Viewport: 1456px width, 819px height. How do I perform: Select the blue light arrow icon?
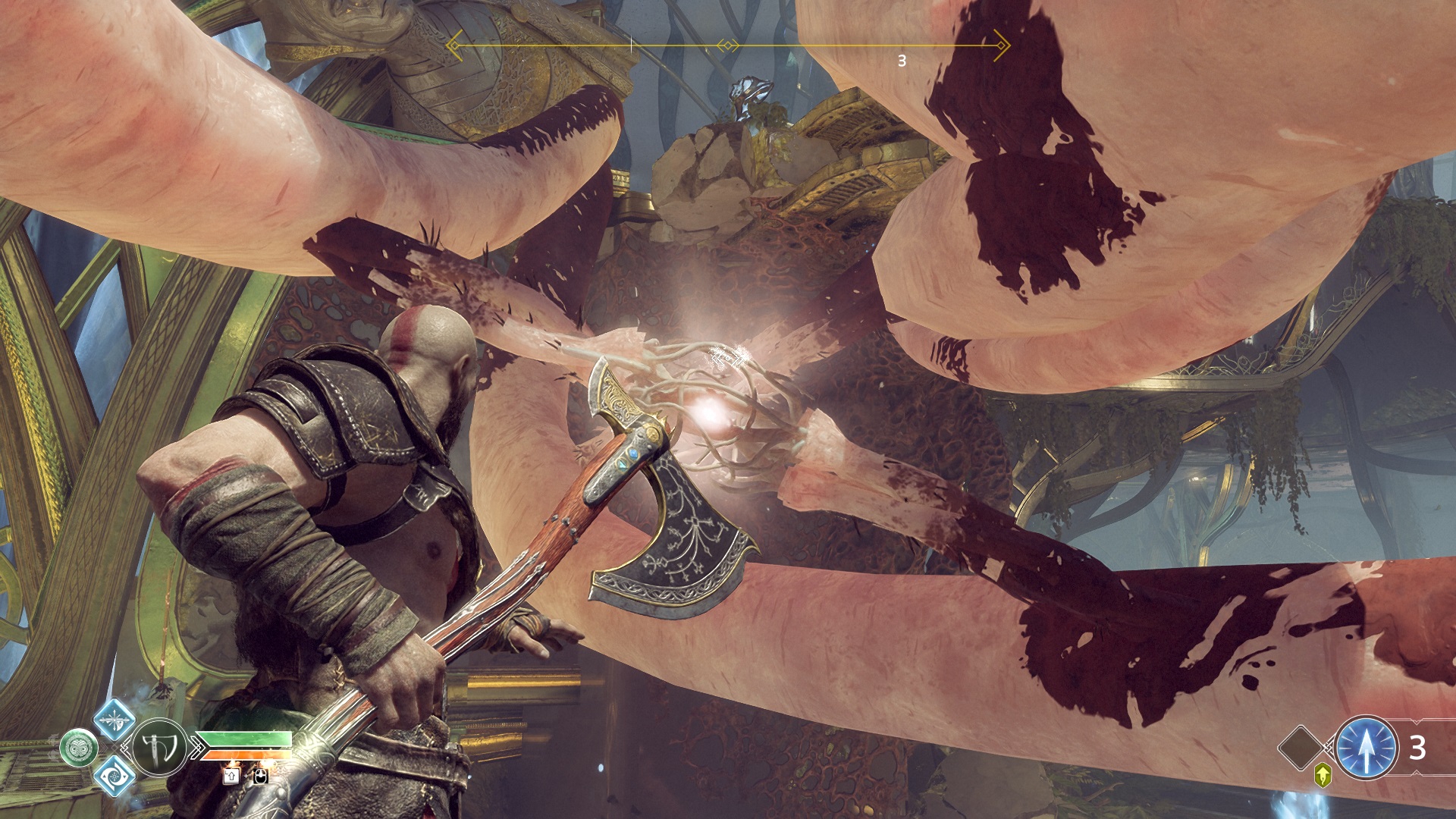point(1366,748)
